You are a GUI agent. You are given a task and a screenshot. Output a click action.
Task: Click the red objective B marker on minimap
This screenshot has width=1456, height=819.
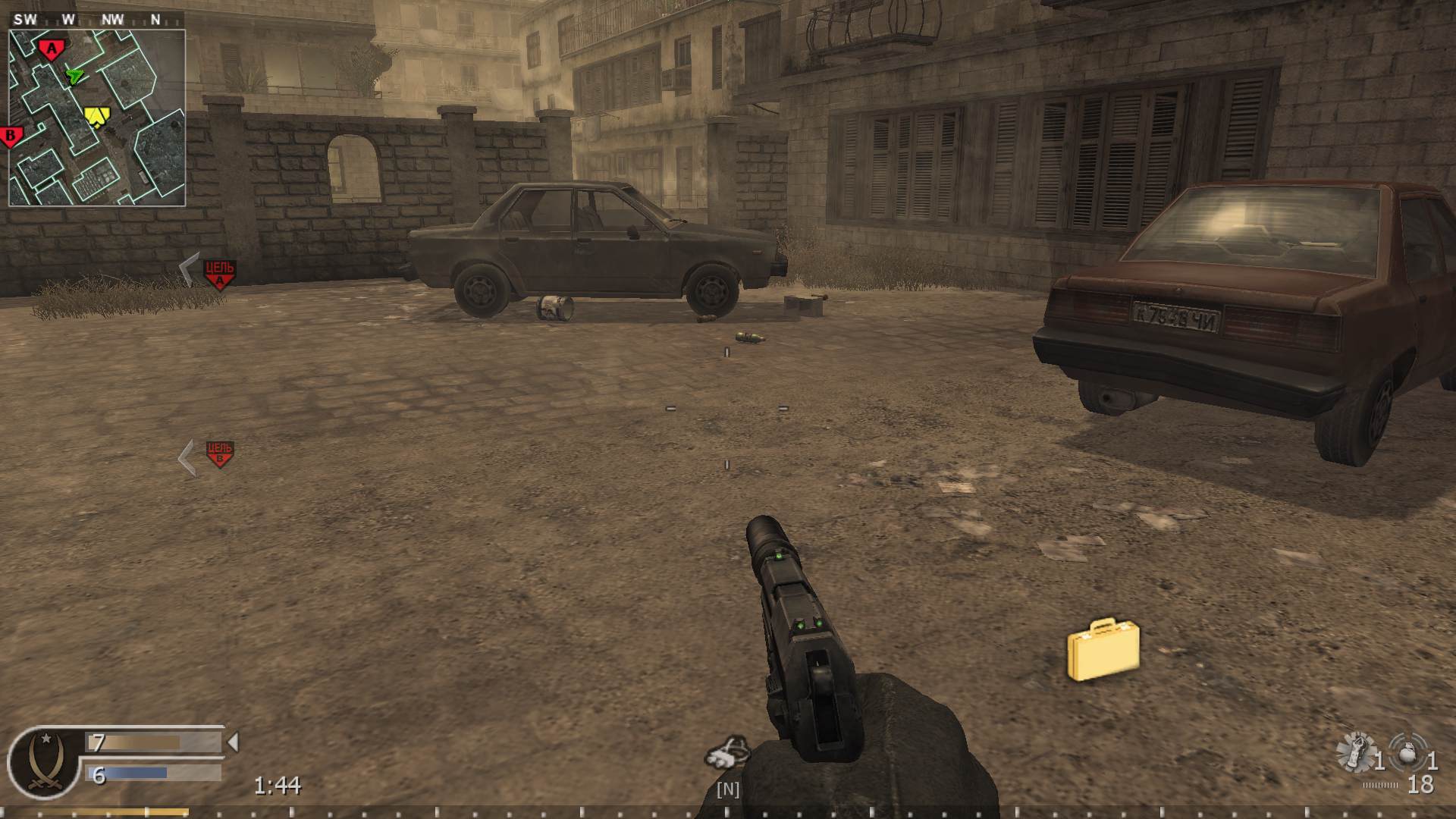(x=11, y=135)
